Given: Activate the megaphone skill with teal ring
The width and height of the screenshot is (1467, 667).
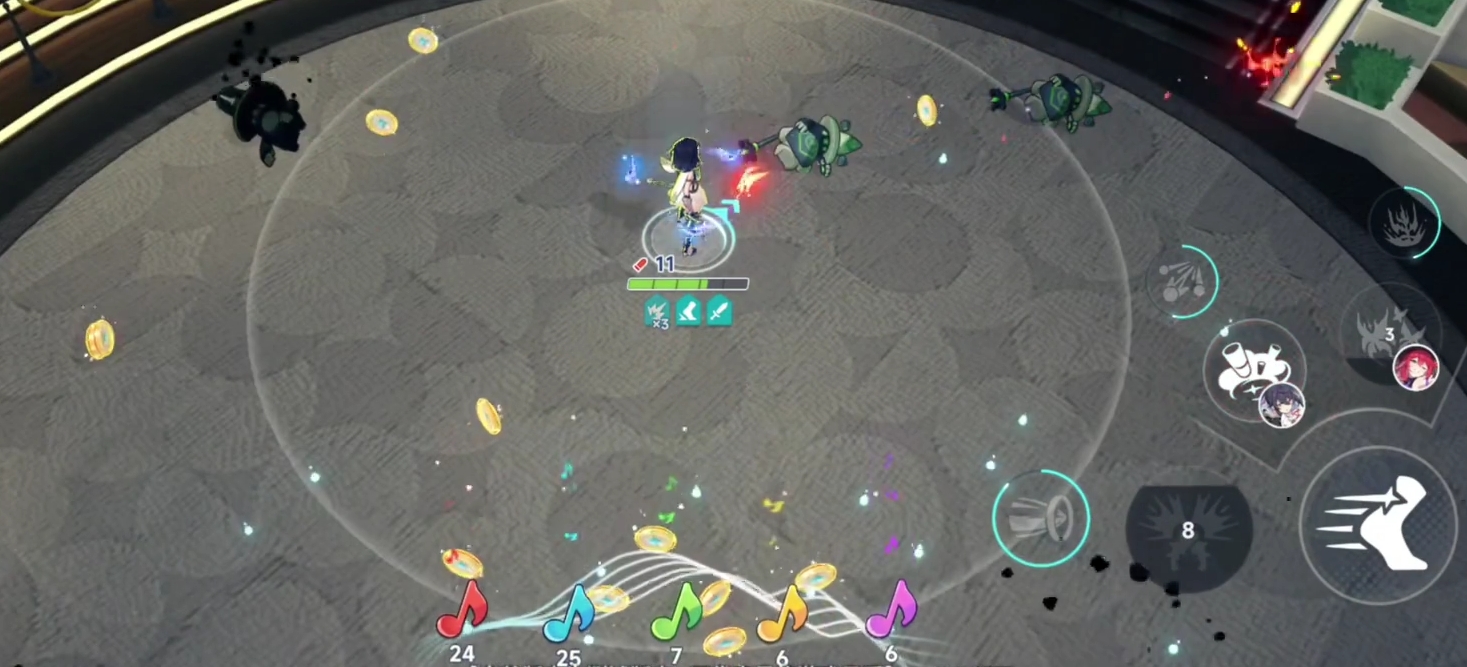Looking at the screenshot, I should (1041, 518).
